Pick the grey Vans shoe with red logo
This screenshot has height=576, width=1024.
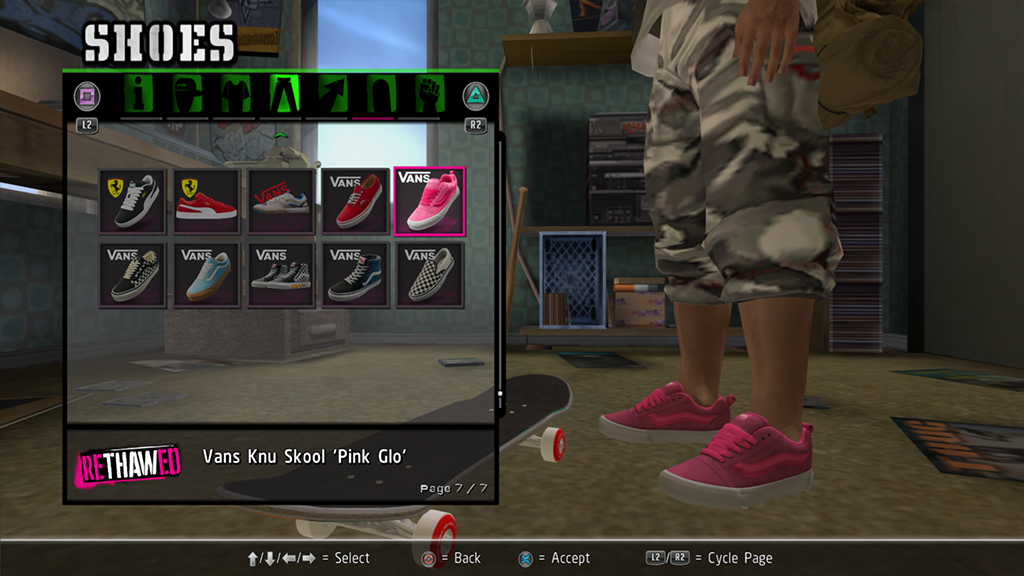click(281, 201)
